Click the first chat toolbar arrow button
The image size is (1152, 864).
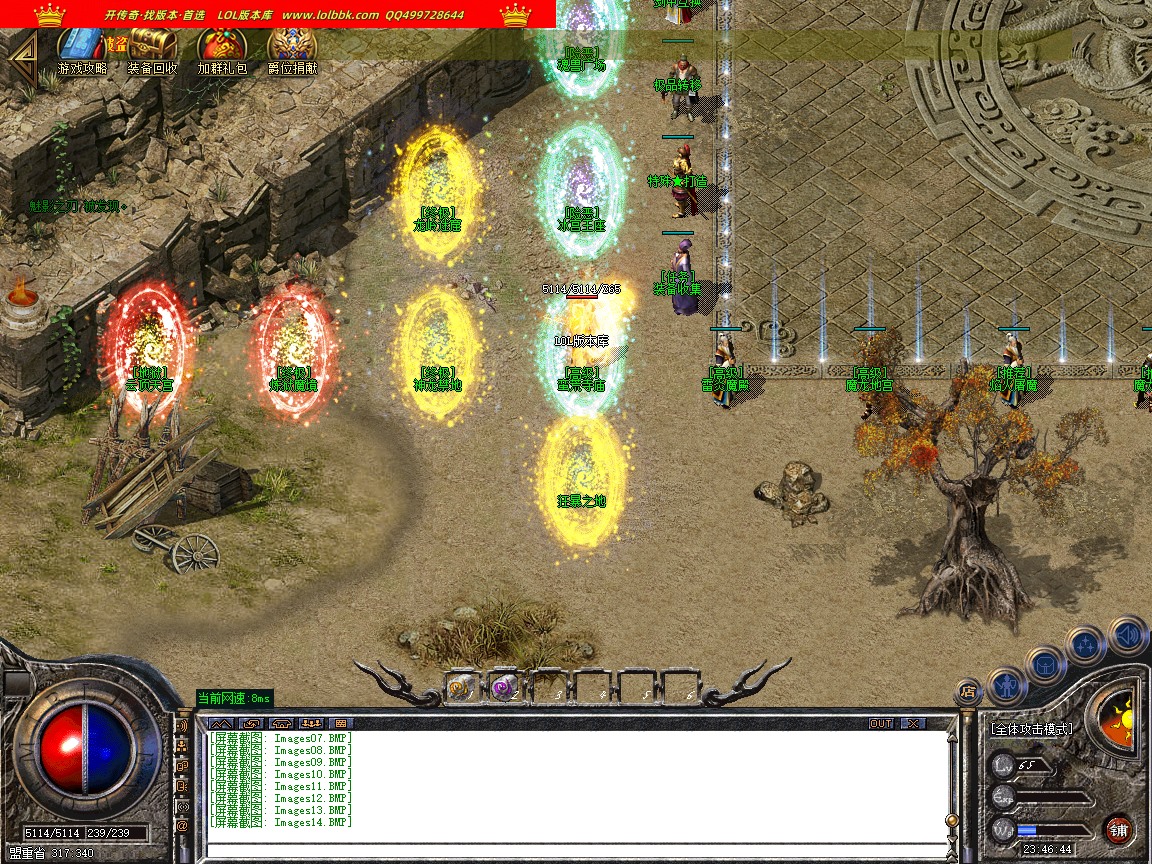222,723
